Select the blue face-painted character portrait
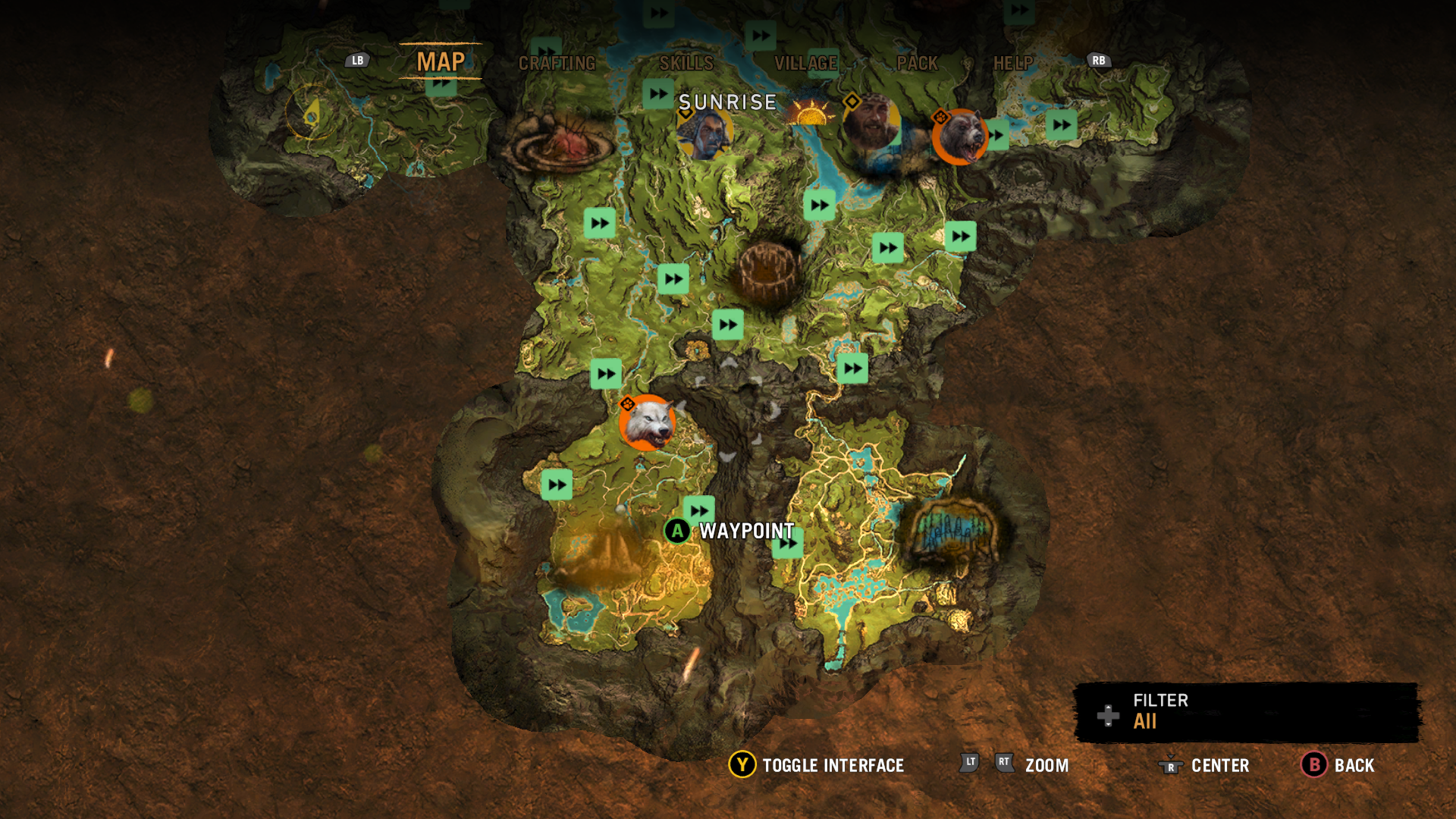 coord(705,134)
